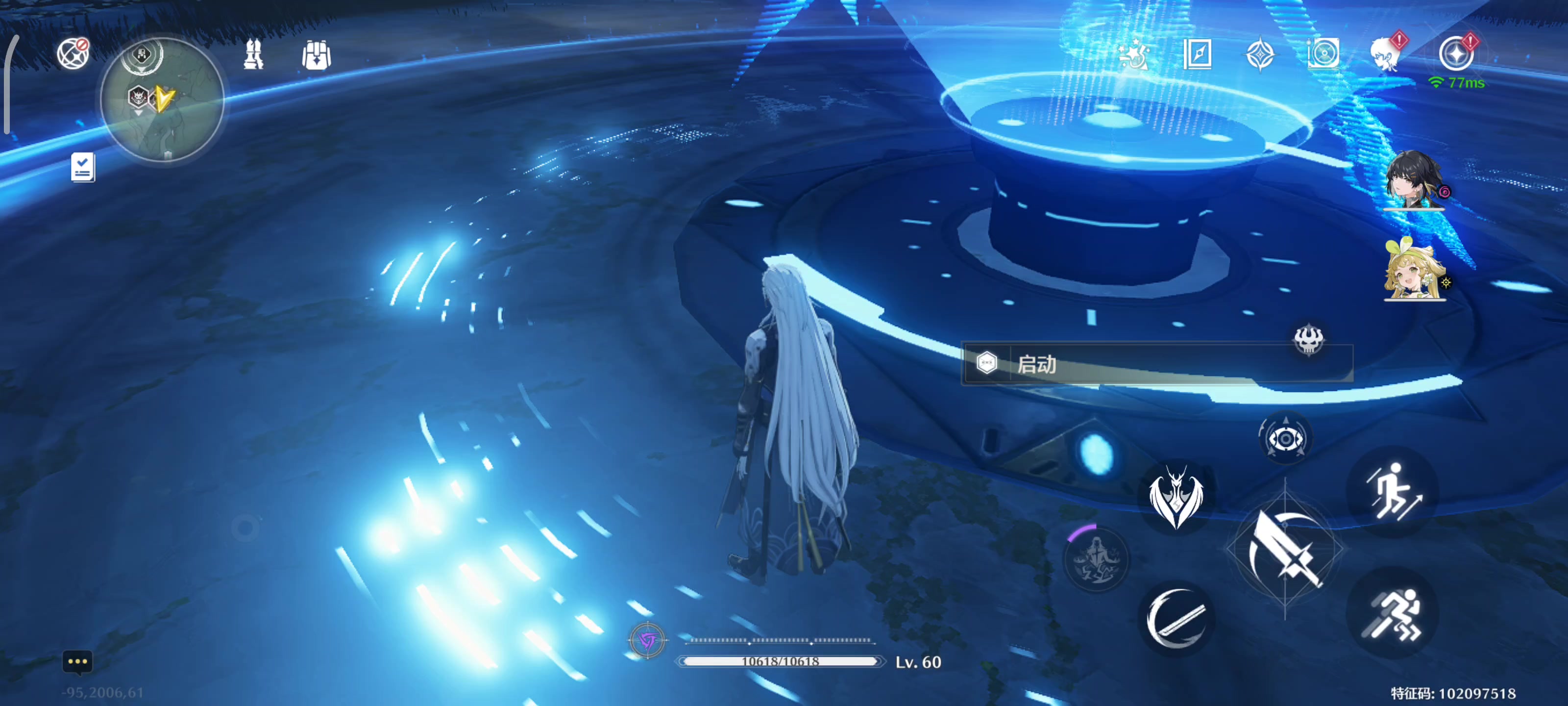
Task: Open the chat speech bubble
Action: (x=77, y=661)
